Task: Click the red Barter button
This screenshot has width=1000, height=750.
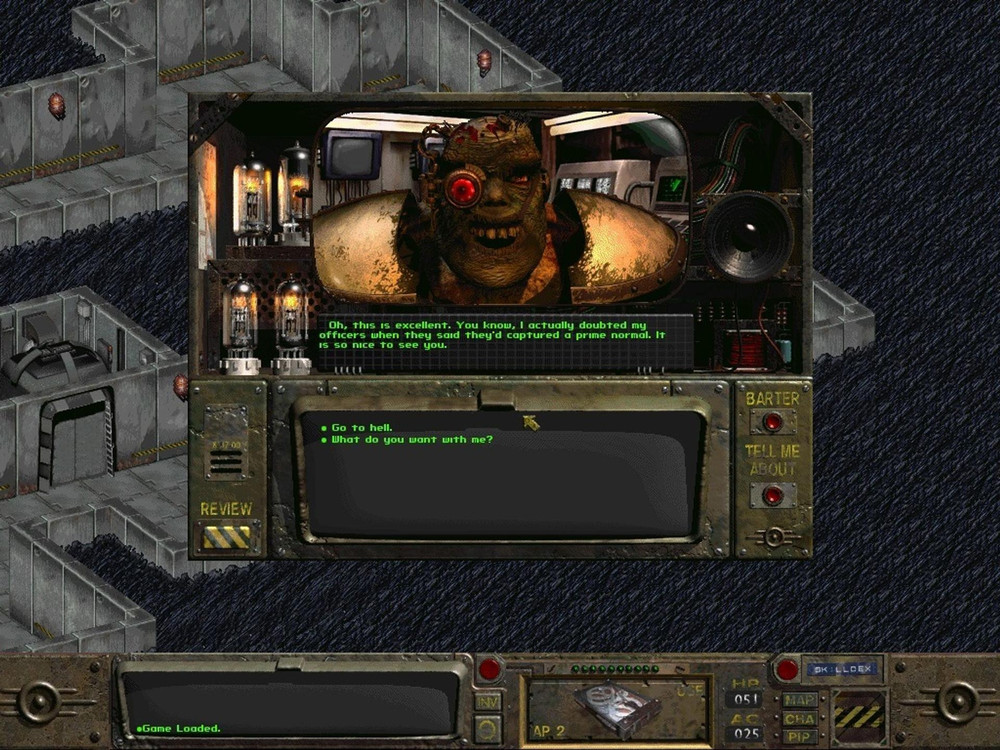Action: pyautogui.click(x=772, y=421)
